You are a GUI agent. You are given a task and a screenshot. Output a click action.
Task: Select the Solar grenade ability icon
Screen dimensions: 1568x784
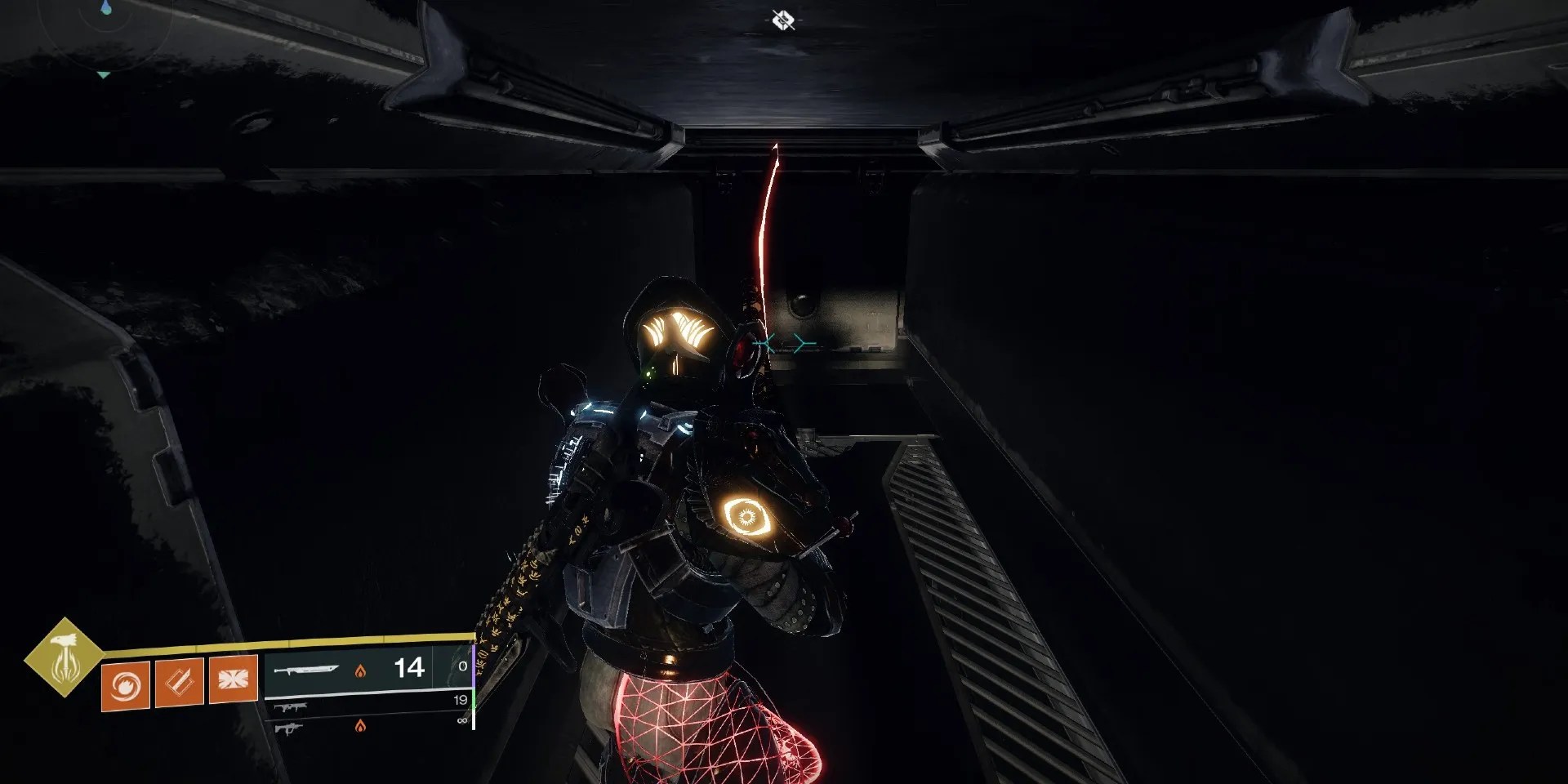click(x=125, y=684)
